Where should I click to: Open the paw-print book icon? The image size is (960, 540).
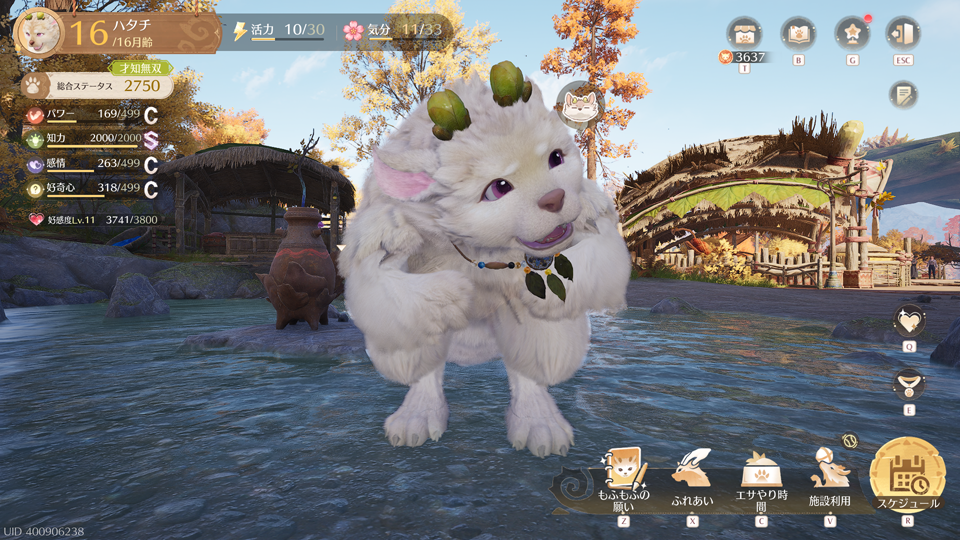point(798,33)
